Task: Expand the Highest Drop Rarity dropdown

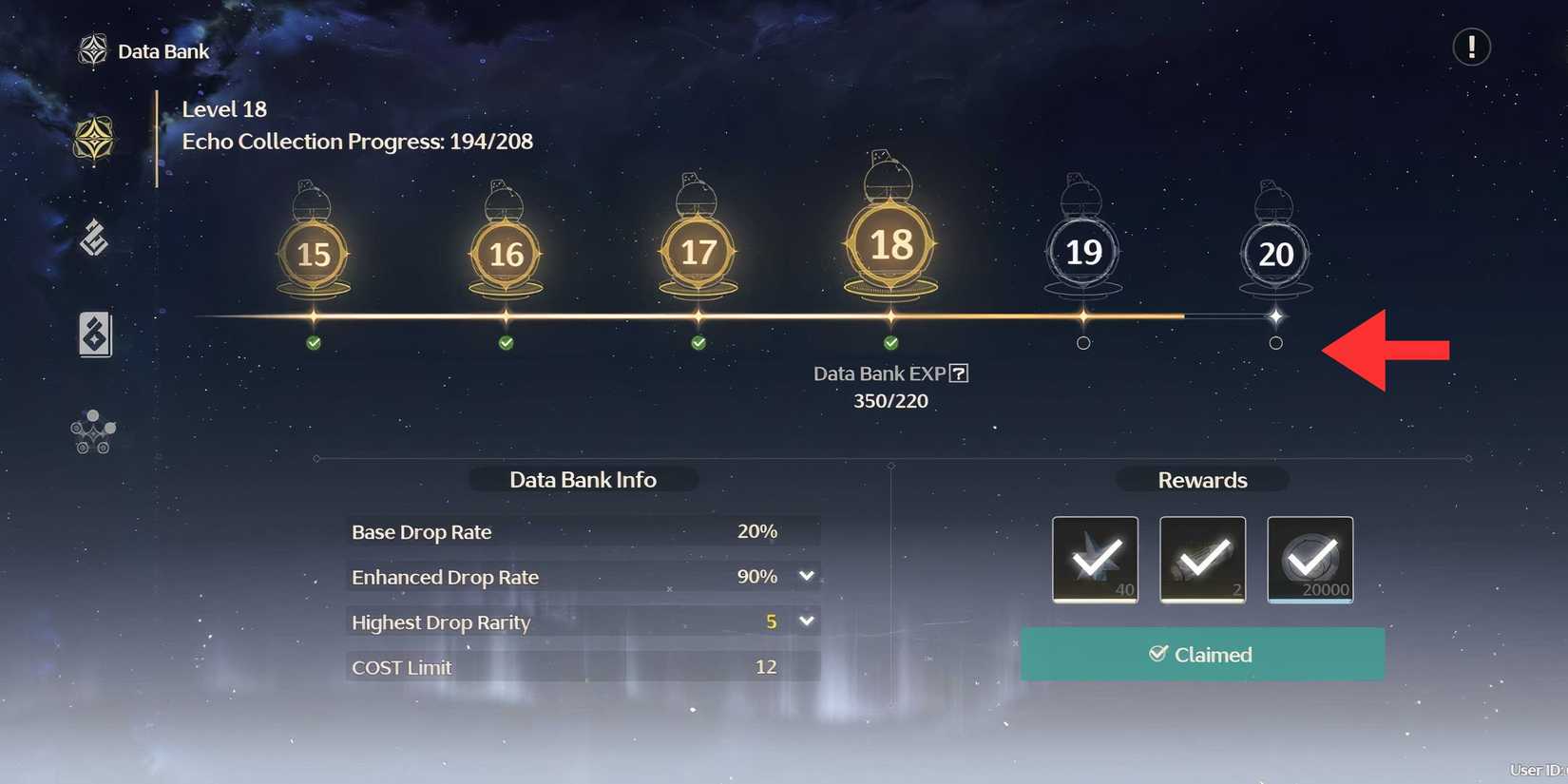Action: tap(806, 621)
